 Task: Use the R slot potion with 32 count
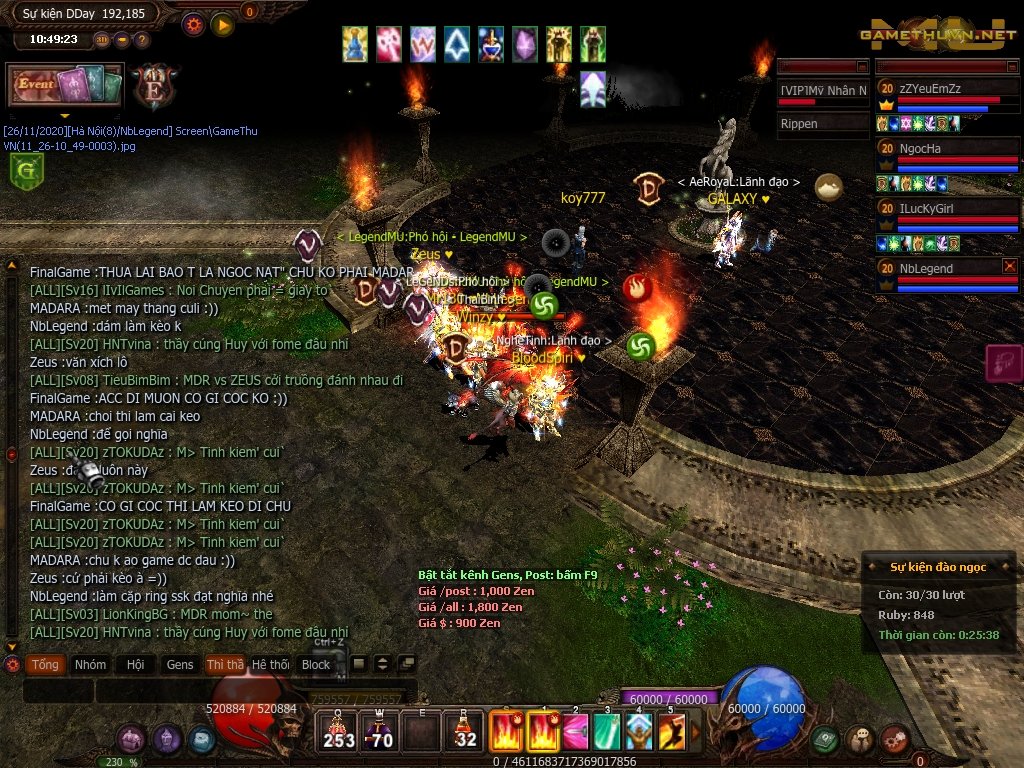click(465, 732)
